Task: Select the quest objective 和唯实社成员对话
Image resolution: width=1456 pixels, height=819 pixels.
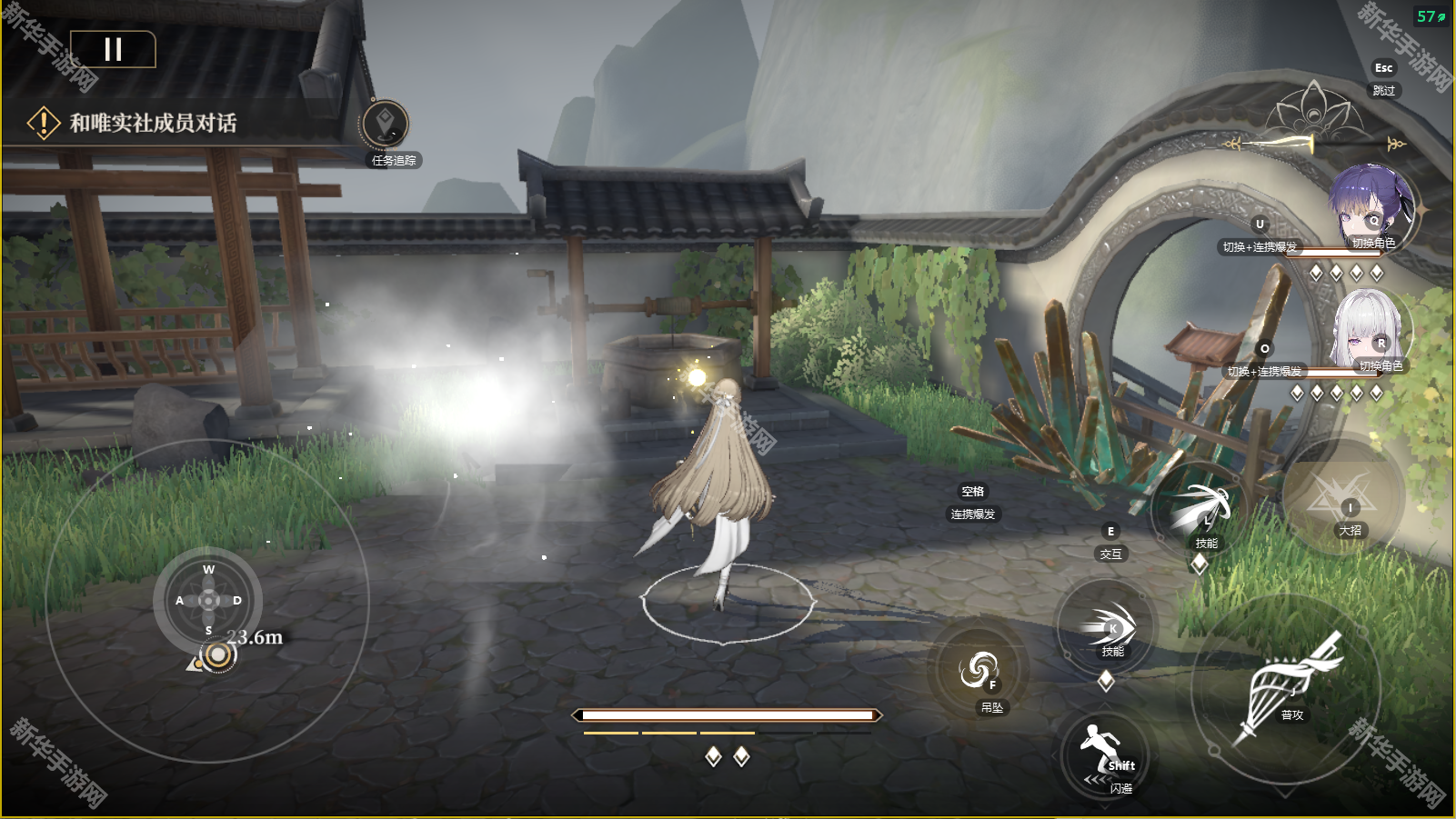Action: point(153,123)
